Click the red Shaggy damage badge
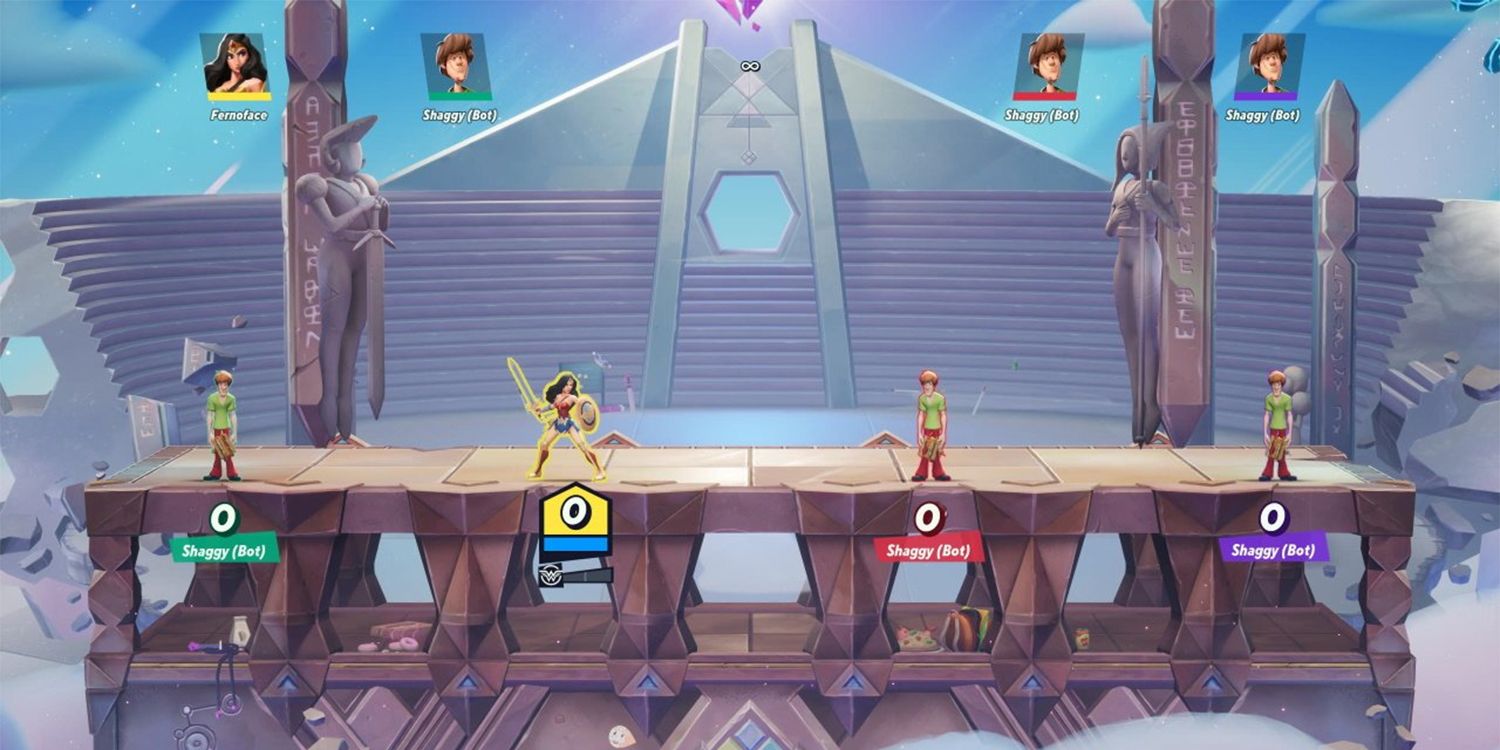 pyautogui.click(x=928, y=519)
